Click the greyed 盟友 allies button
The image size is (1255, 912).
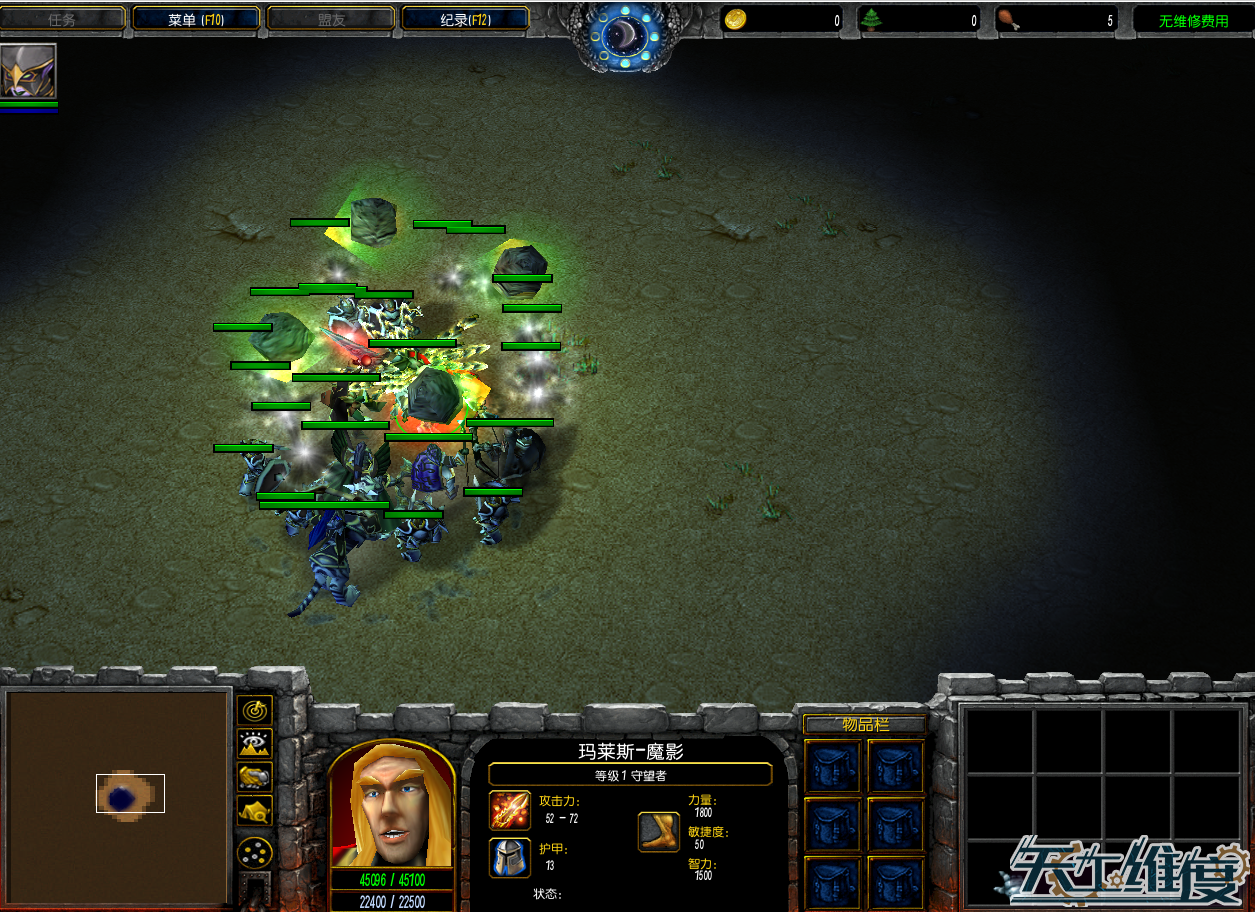331,19
